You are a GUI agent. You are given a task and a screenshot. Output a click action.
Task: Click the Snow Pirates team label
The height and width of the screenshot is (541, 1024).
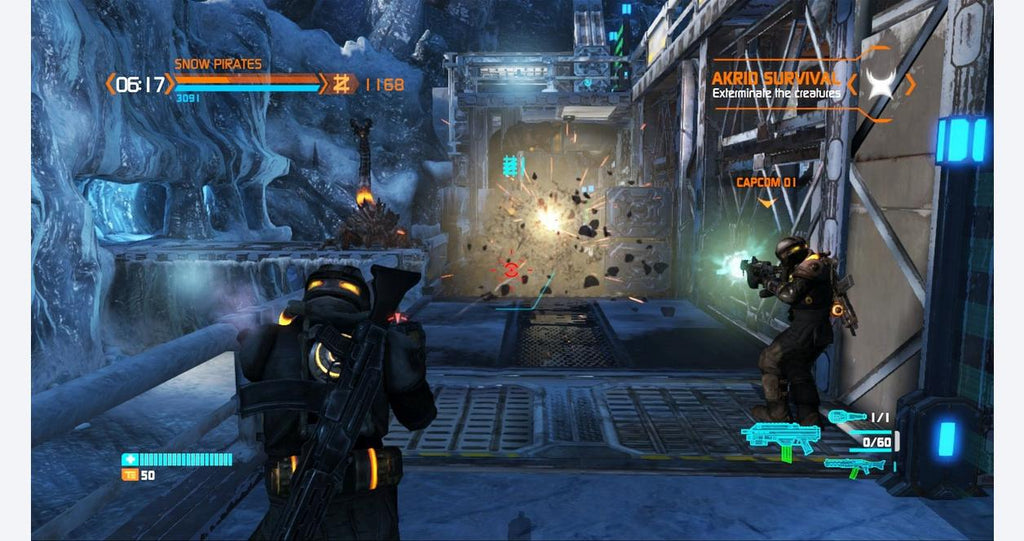click(218, 64)
